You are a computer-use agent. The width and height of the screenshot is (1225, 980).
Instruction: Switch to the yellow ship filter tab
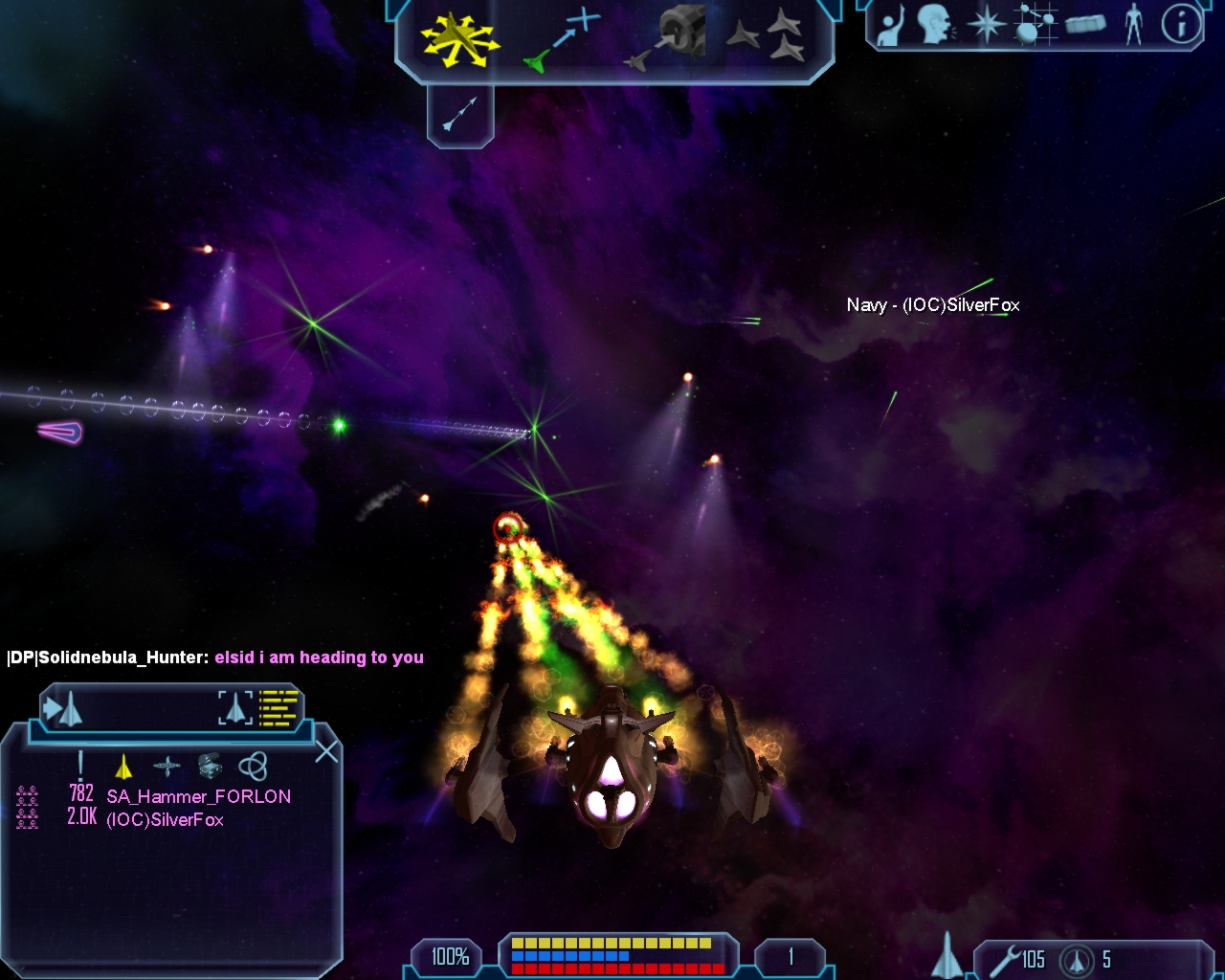point(123,766)
